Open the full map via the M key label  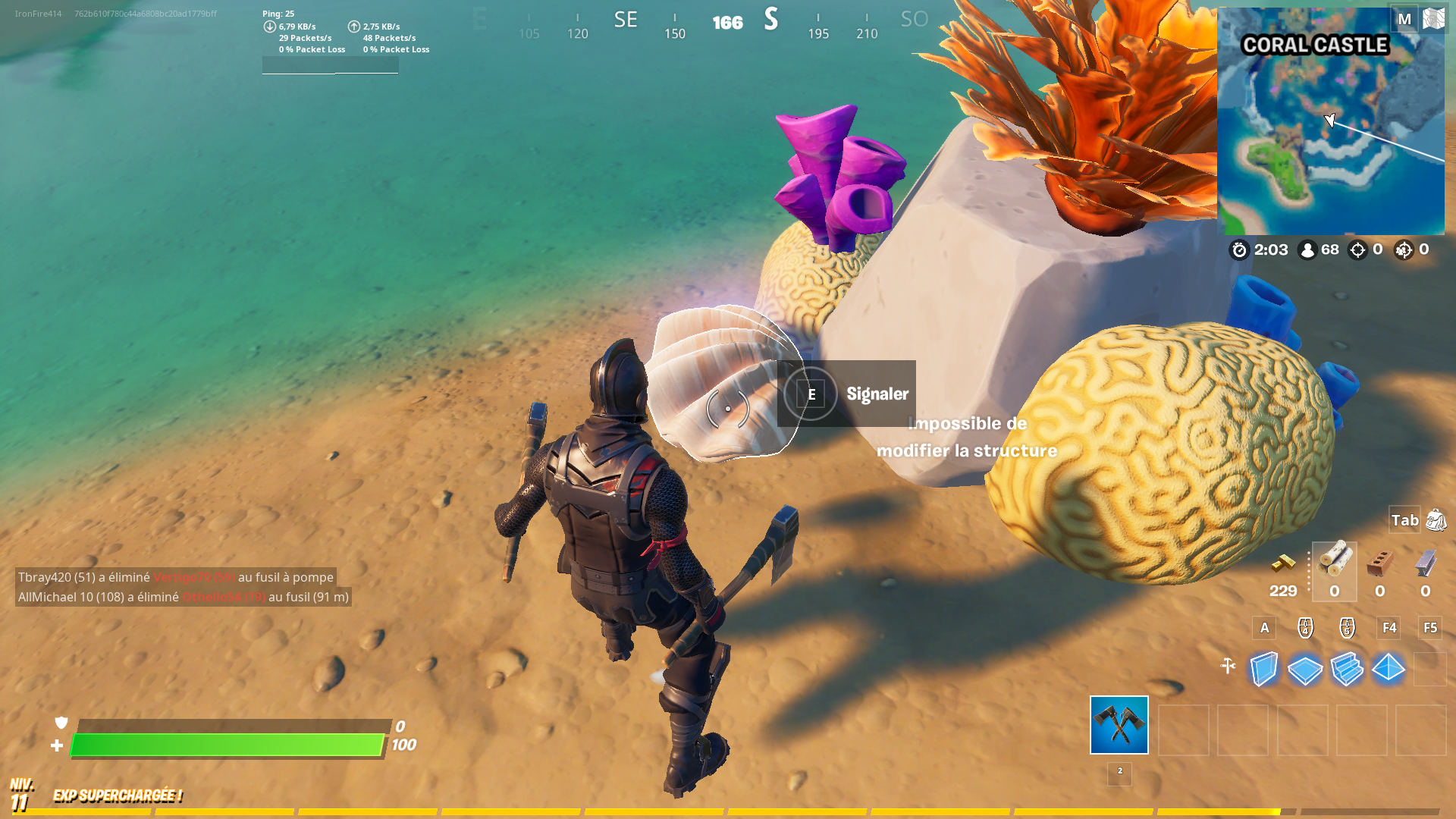[x=1404, y=18]
